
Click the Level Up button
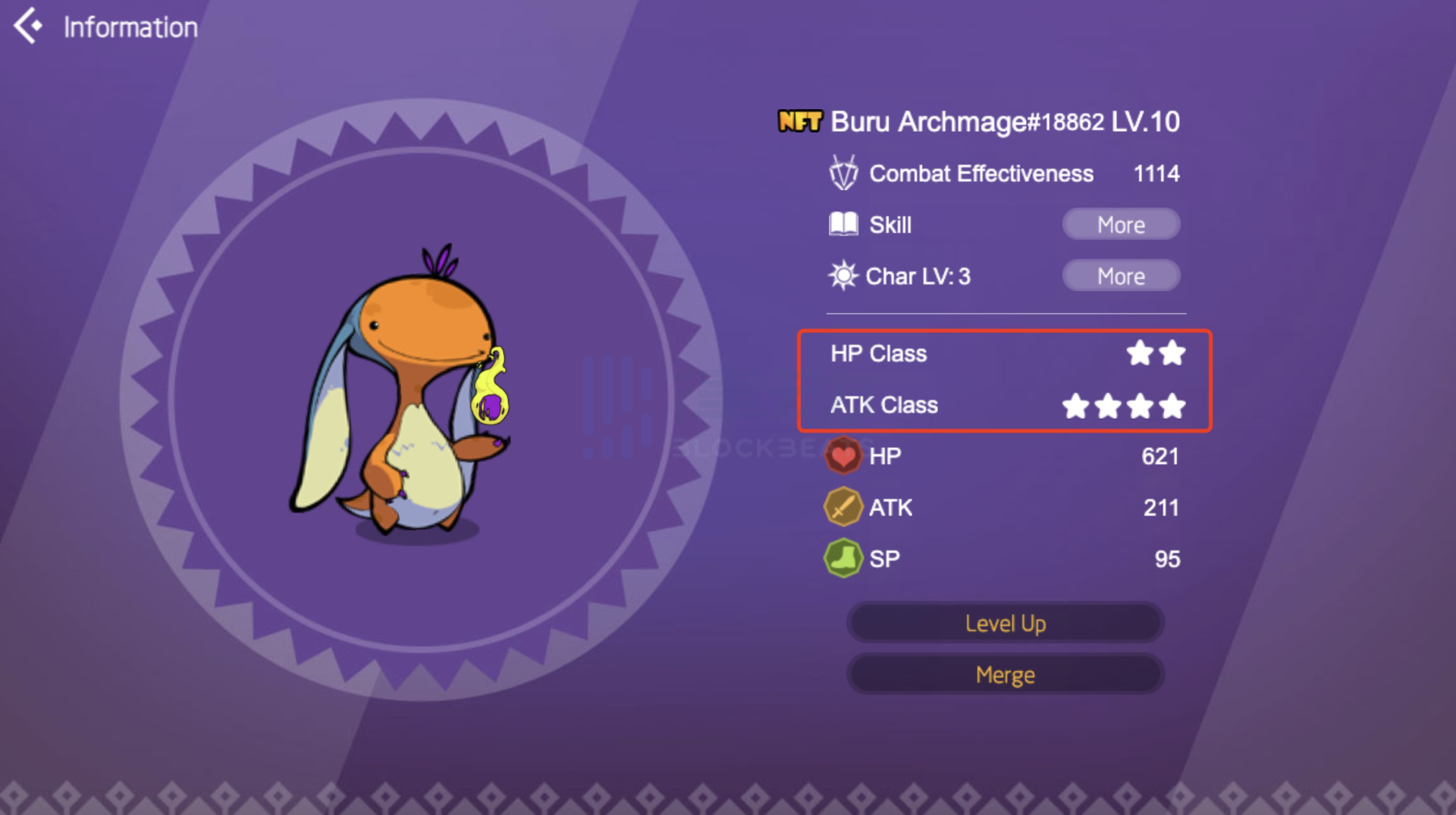pyautogui.click(x=1005, y=623)
